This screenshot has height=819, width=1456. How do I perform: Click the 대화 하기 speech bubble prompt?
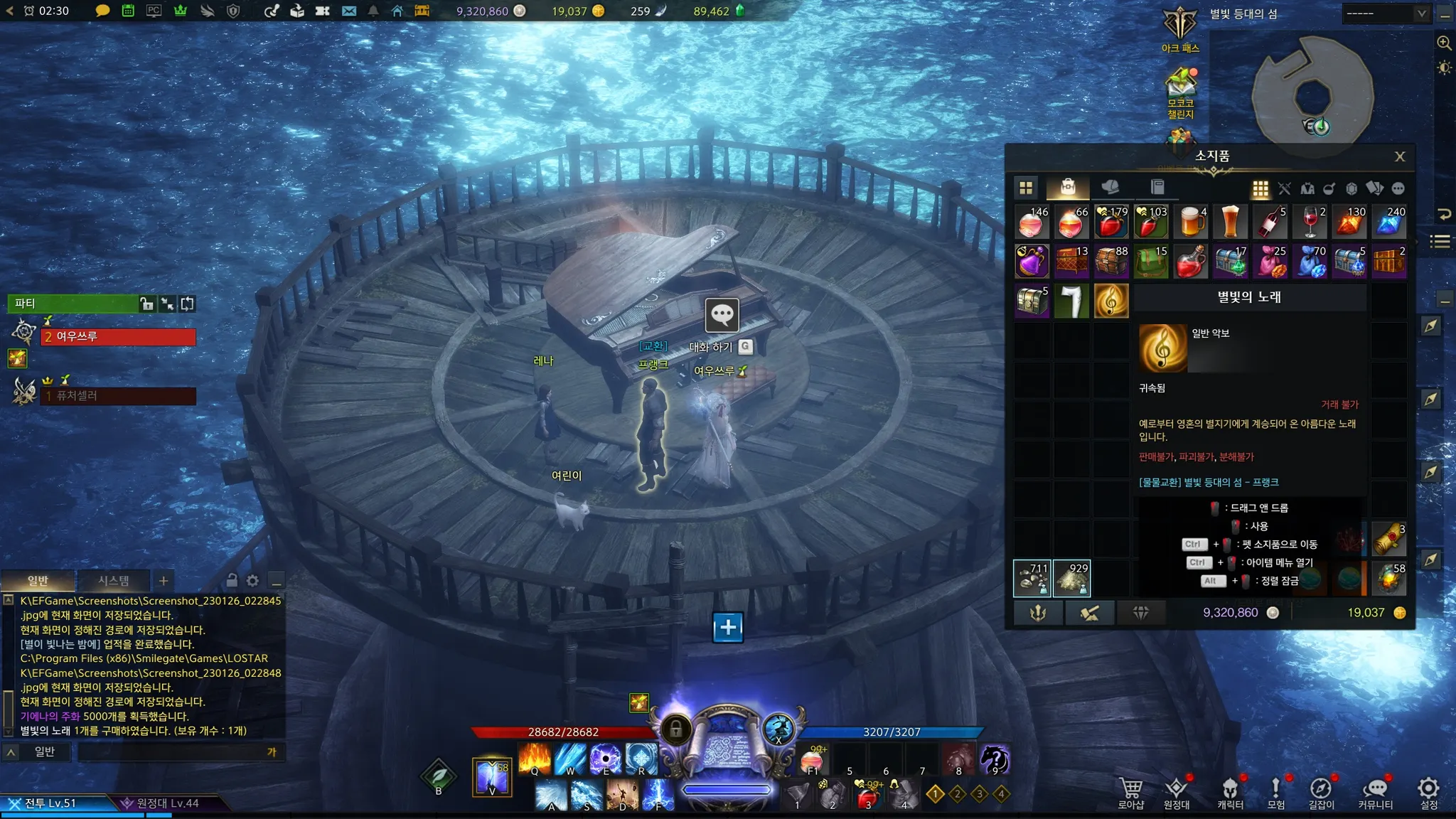click(x=722, y=315)
